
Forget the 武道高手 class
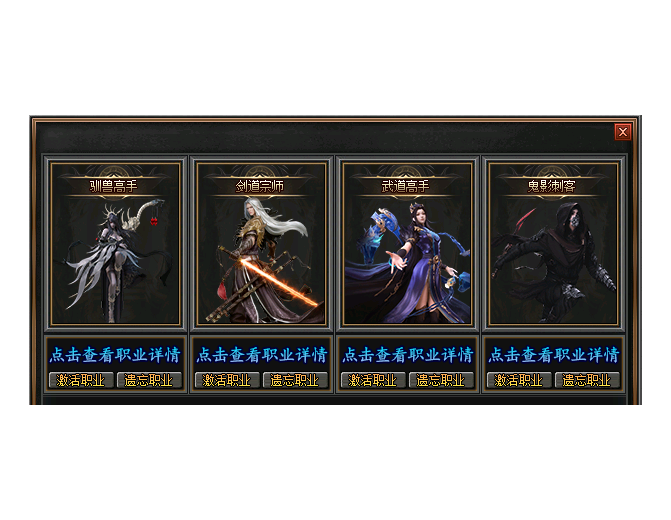pyautogui.click(x=442, y=380)
